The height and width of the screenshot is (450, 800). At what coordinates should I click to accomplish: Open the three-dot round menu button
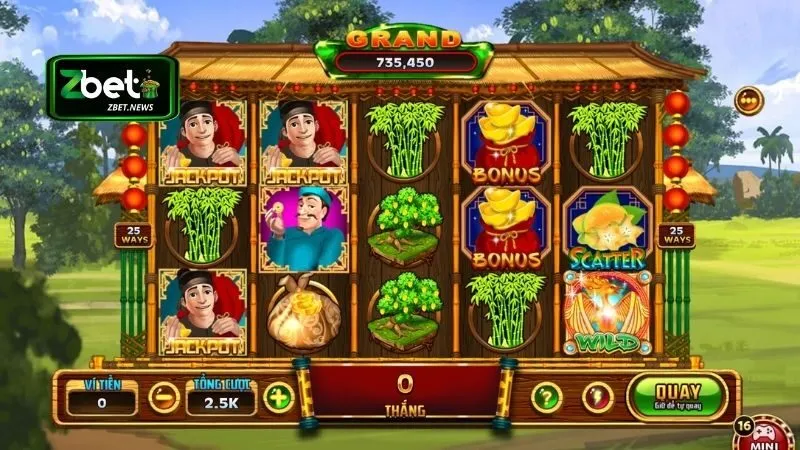coord(748,100)
